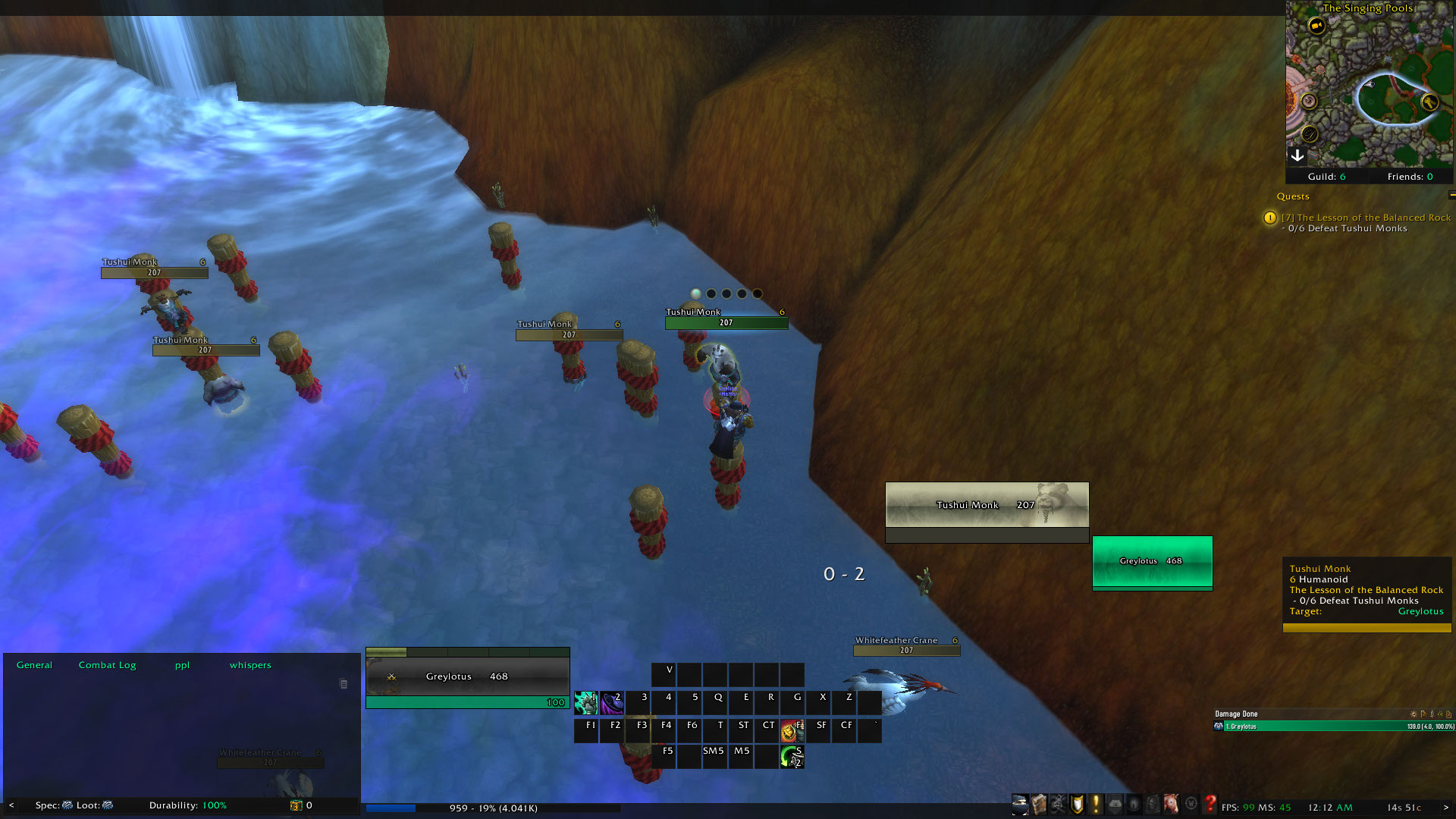Click the camera button on the minimap

pyautogui.click(x=1316, y=26)
